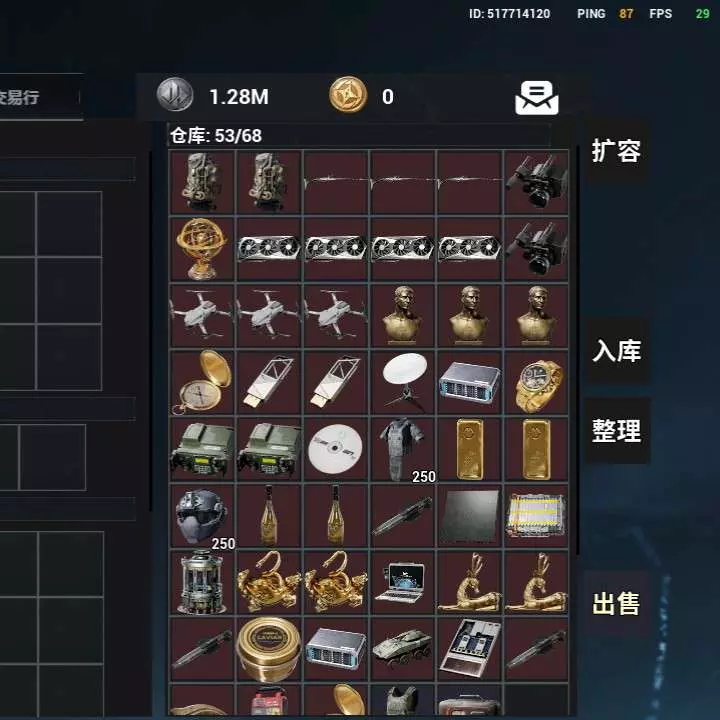Click the silver currency coin icon
Screen dimensions: 720x720
pos(175,96)
